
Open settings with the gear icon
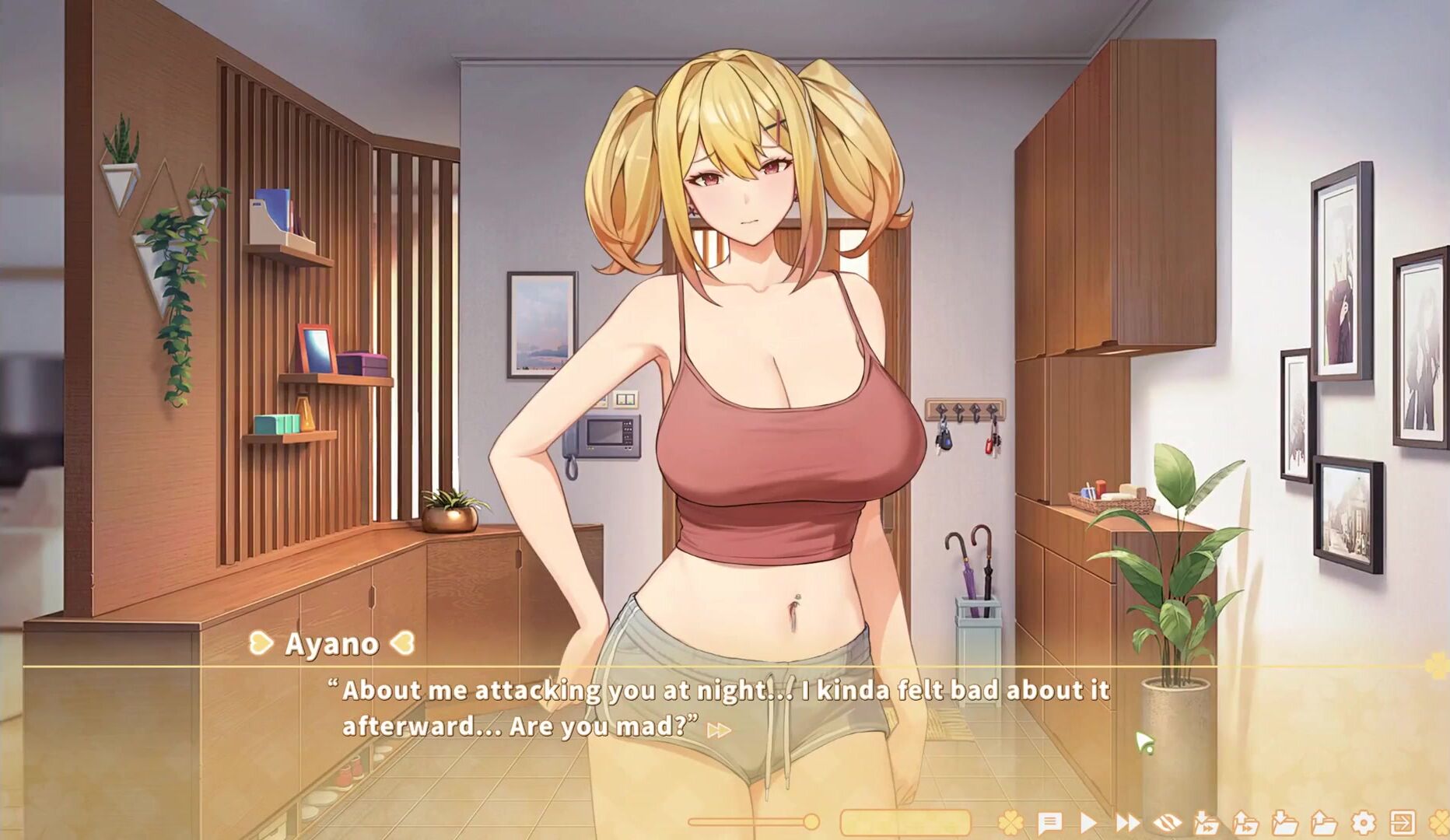tap(1363, 822)
